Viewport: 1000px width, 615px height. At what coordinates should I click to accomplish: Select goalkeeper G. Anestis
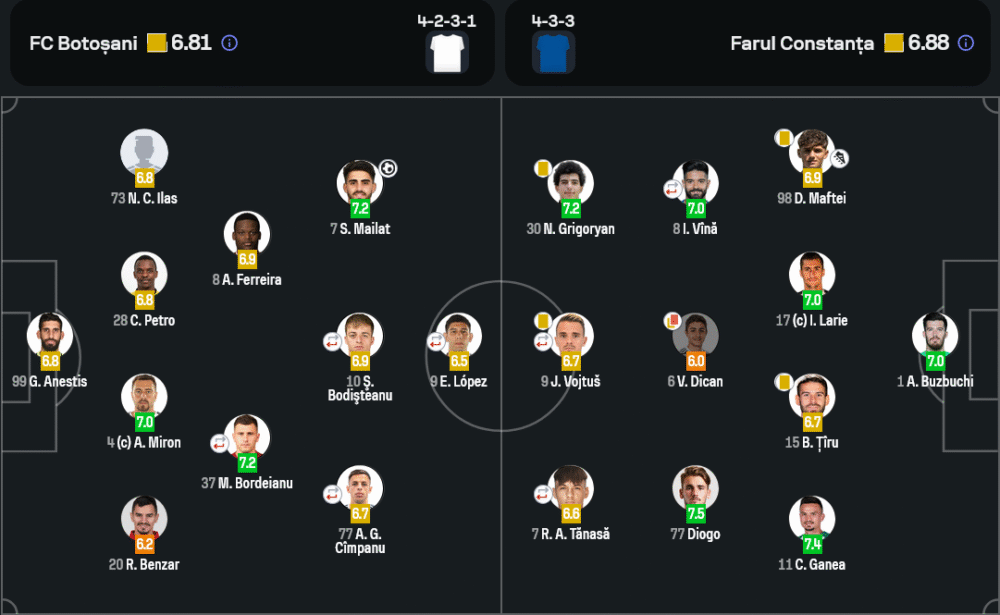(x=50, y=337)
